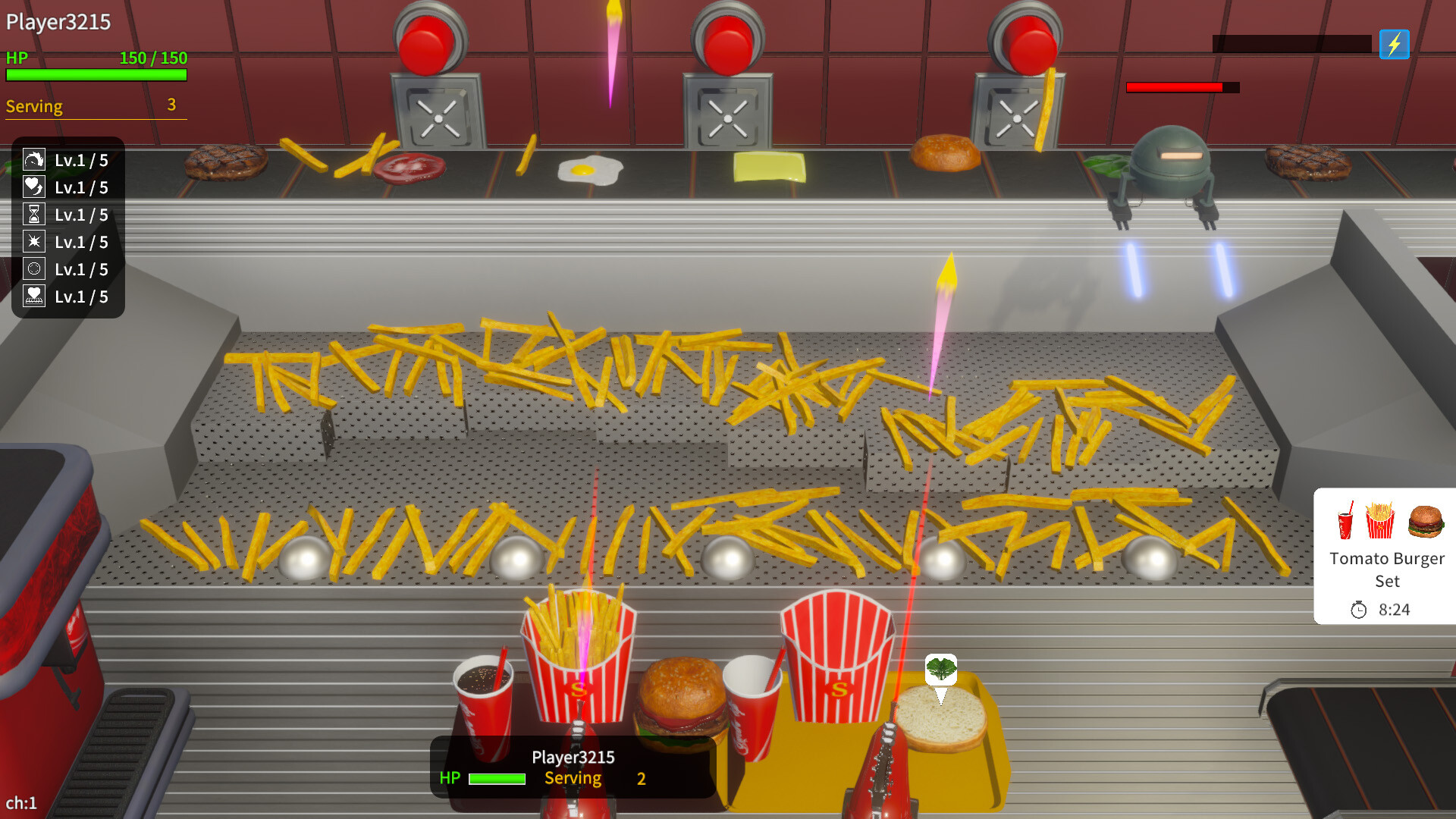Click the starburst skill icon
The height and width of the screenshot is (819, 1456).
click(34, 242)
